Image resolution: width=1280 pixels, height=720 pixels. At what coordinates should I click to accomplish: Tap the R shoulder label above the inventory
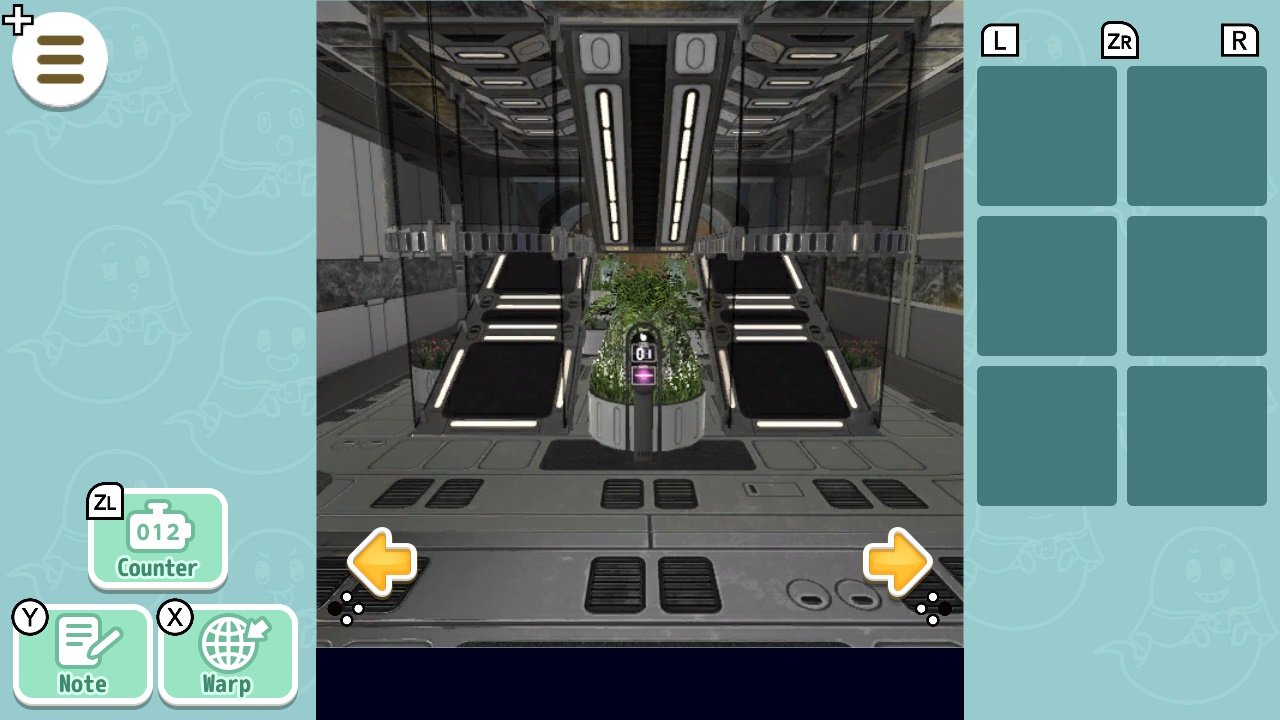click(x=1239, y=40)
